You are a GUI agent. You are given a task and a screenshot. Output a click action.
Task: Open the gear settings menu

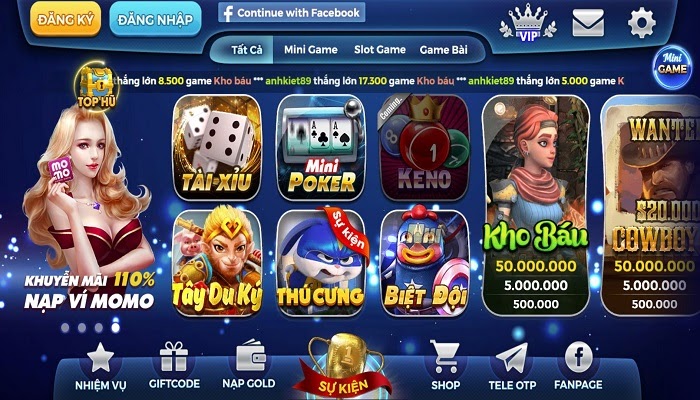click(641, 21)
